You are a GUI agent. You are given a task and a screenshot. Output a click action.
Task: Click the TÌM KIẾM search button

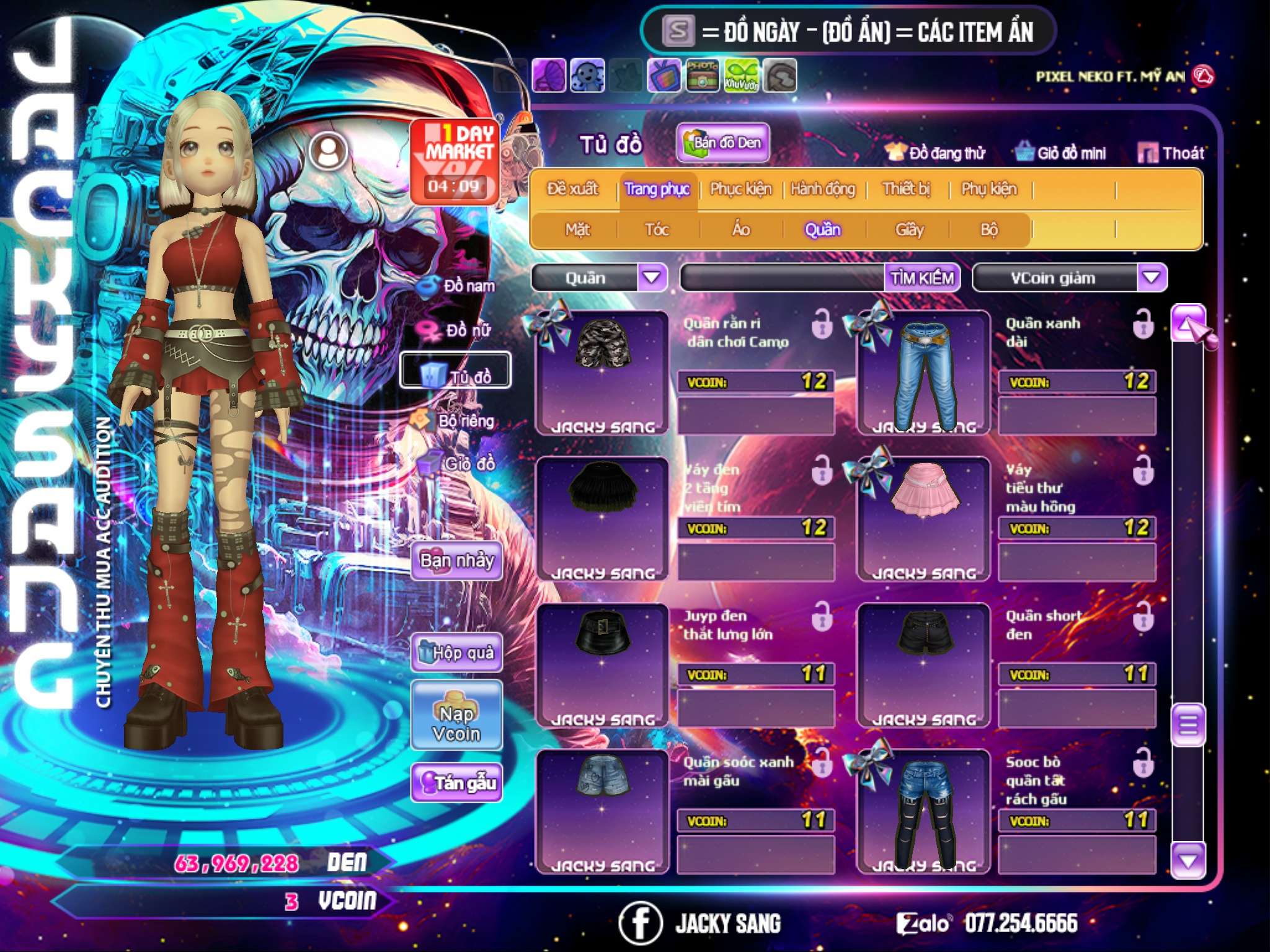(922, 278)
